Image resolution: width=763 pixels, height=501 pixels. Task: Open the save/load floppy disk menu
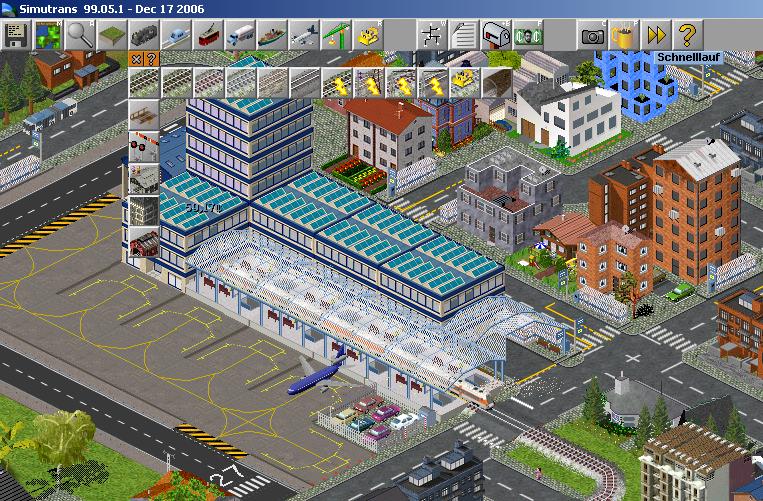[x=16, y=34]
